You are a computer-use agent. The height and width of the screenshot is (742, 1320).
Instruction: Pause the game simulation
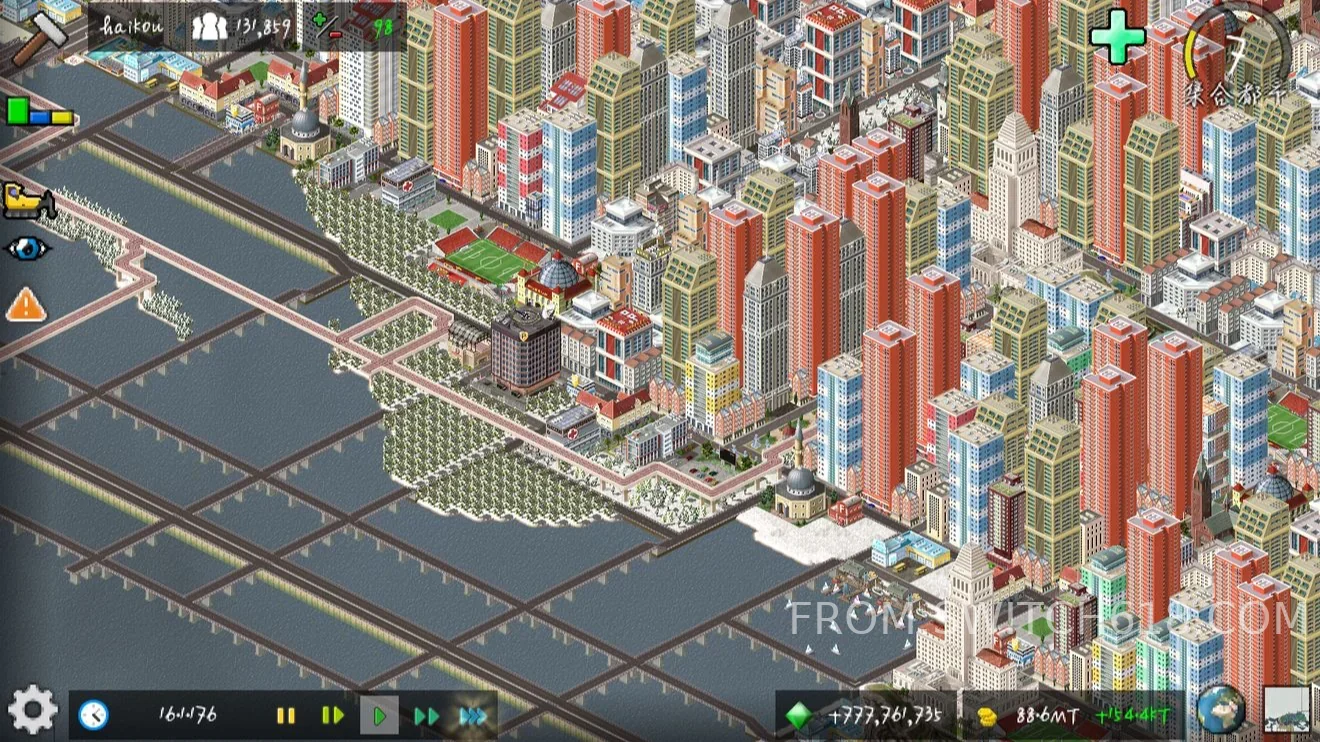tap(286, 714)
